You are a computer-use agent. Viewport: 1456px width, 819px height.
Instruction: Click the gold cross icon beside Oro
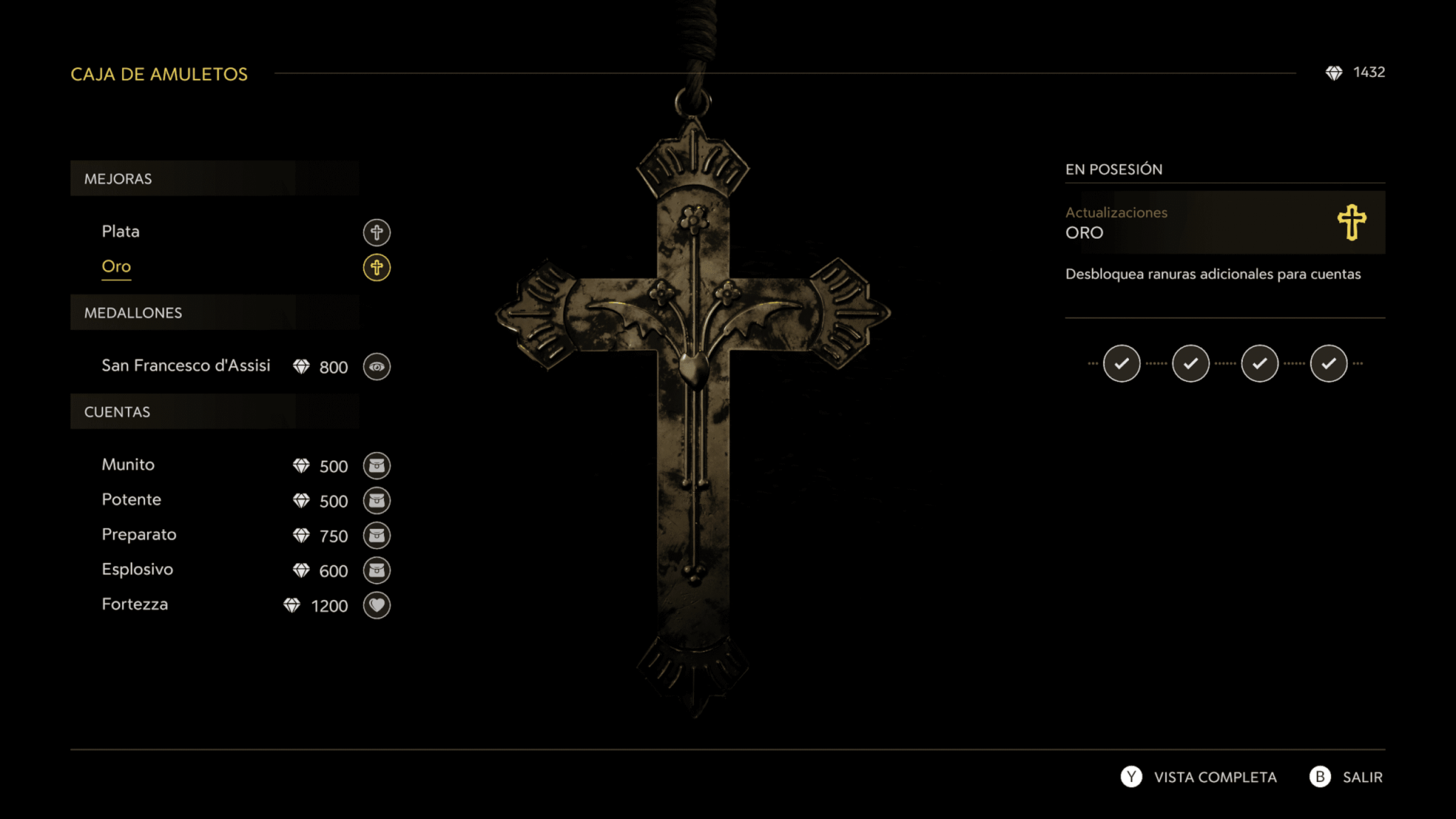(x=377, y=267)
